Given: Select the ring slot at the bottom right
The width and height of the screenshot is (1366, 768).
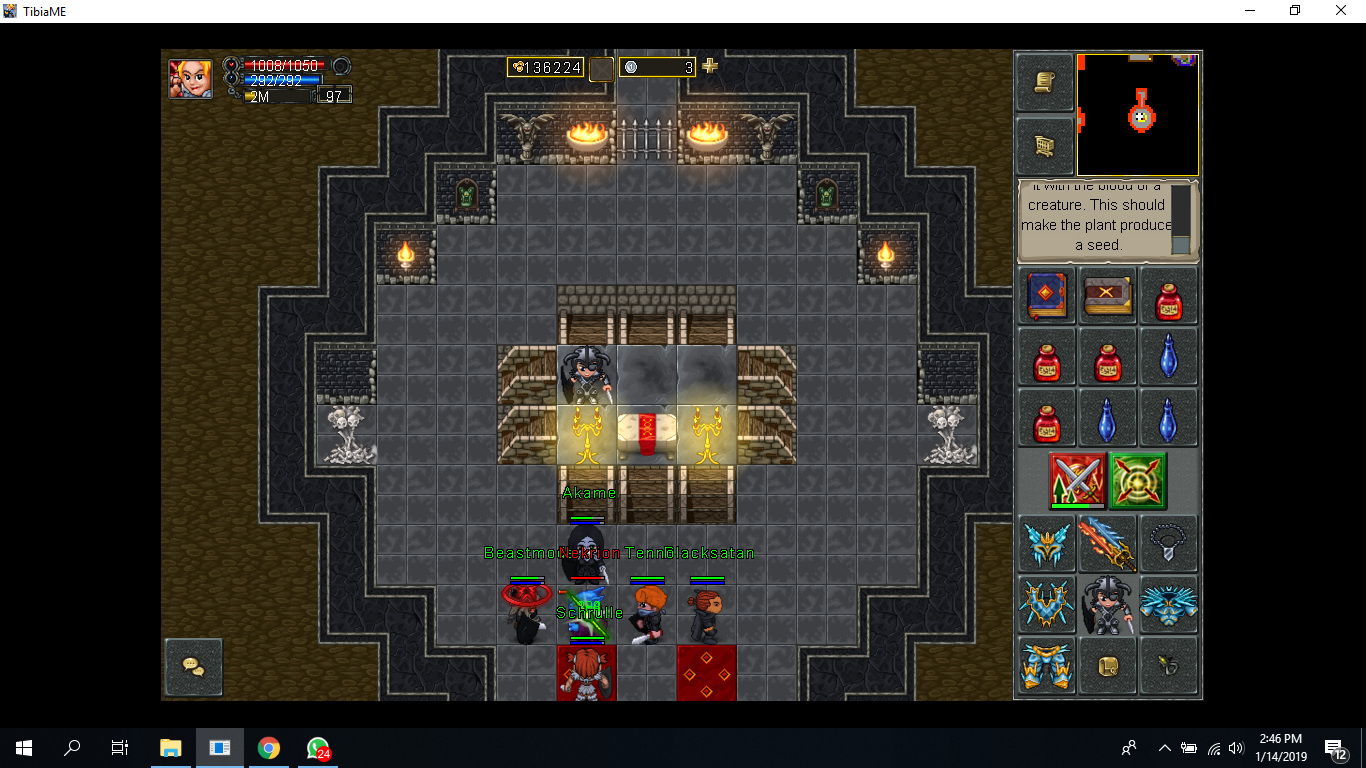Looking at the screenshot, I should [x=1168, y=666].
